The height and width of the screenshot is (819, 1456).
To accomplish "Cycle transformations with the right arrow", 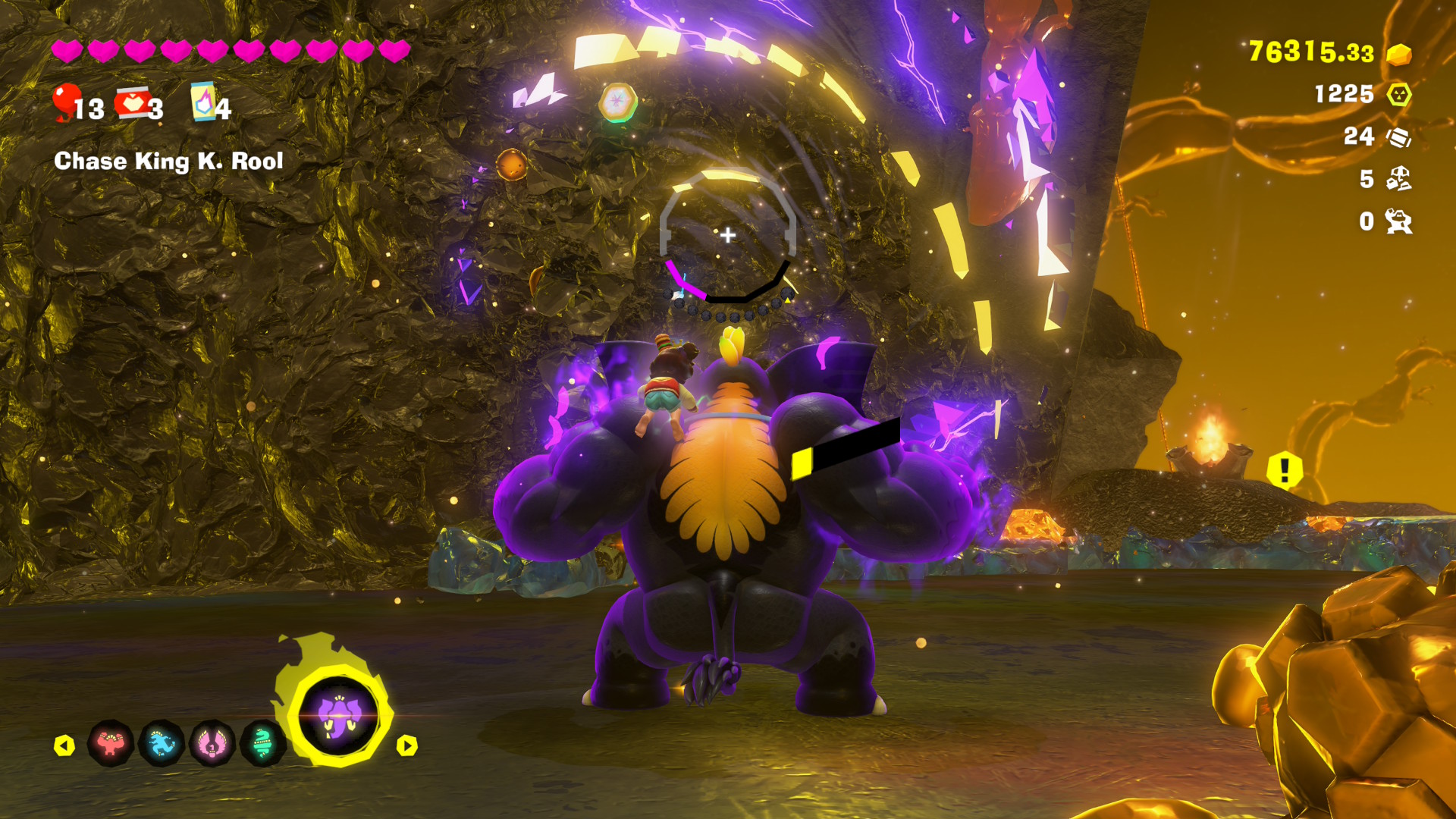I will (x=407, y=745).
